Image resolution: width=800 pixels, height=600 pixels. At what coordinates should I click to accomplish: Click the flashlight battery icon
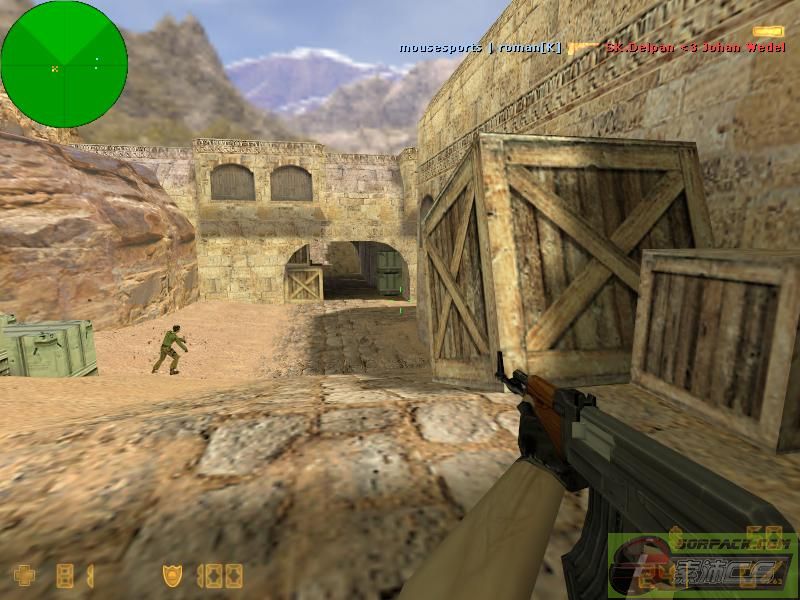(x=768, y=33)
